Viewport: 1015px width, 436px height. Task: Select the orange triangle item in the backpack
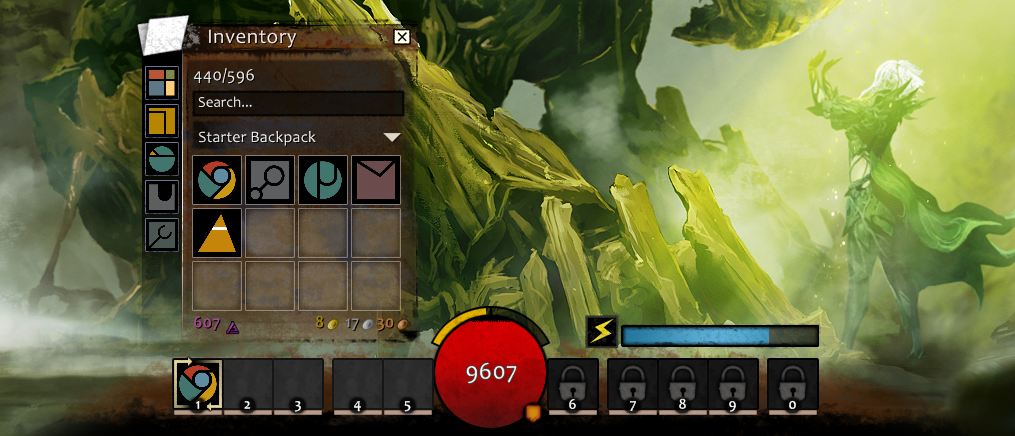point(217,232)
